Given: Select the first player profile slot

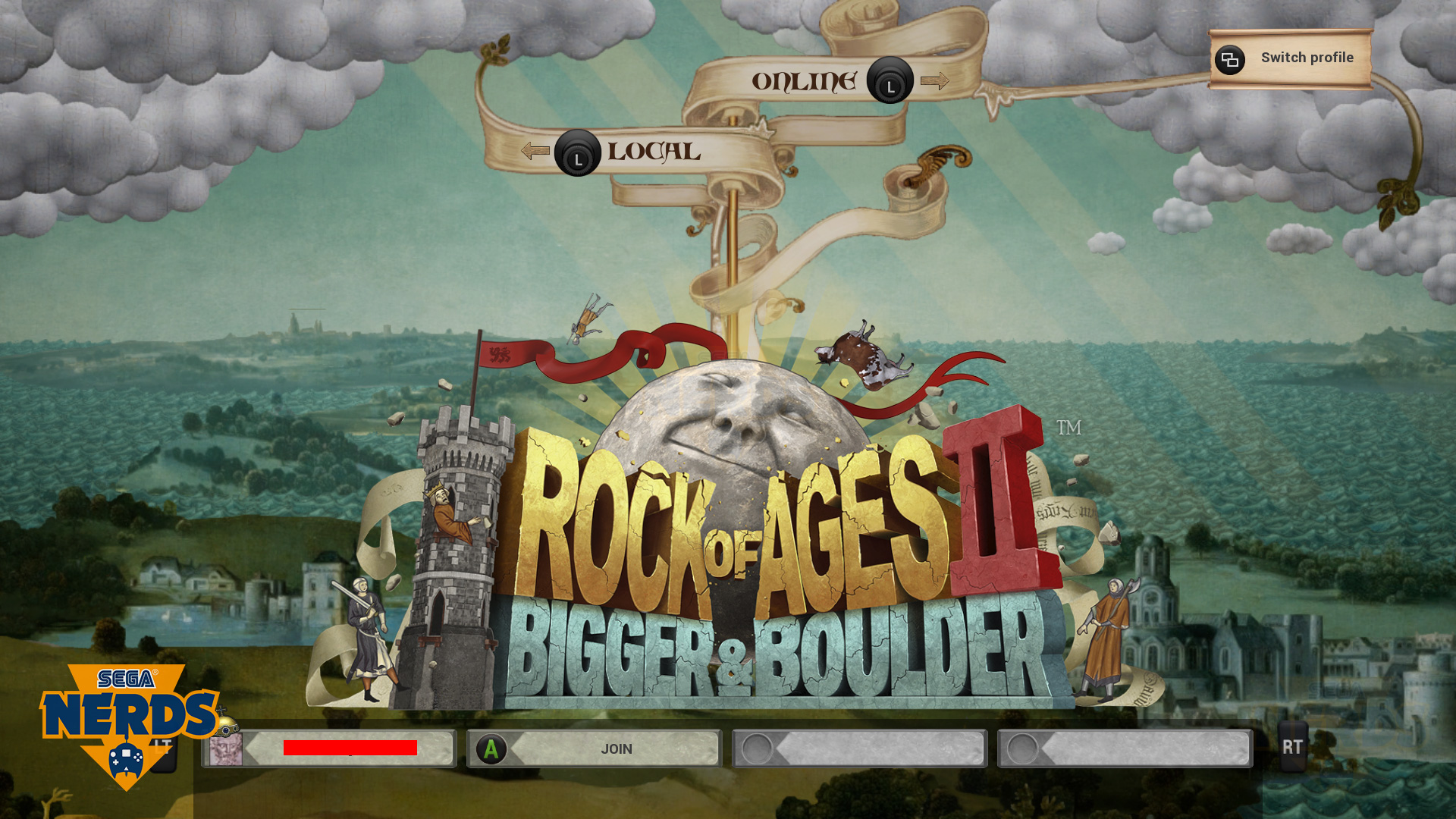Looking at the screenshot, I should coord(329,749).
